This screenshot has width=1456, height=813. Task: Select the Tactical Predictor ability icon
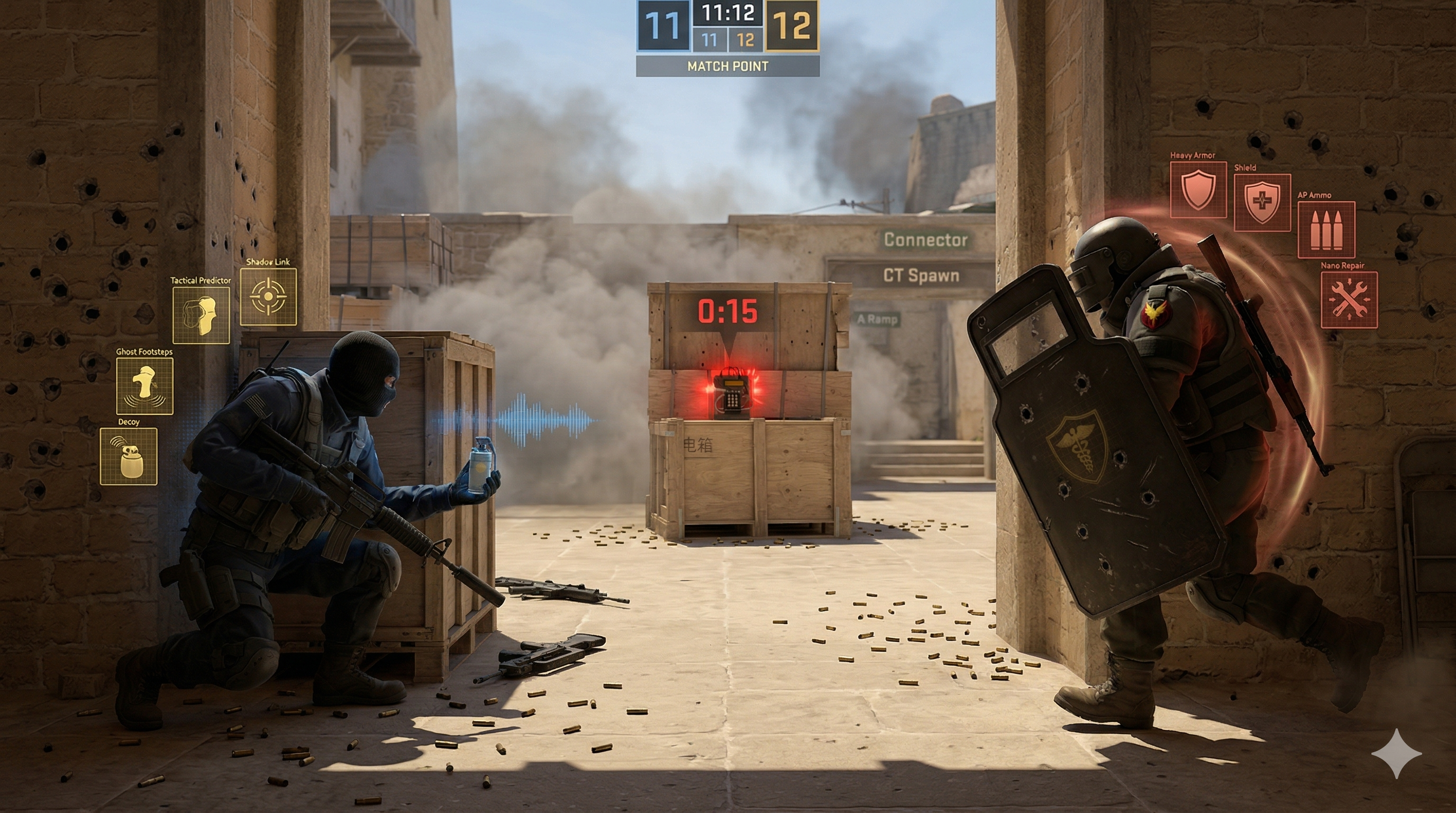click(x=201, y=315)
